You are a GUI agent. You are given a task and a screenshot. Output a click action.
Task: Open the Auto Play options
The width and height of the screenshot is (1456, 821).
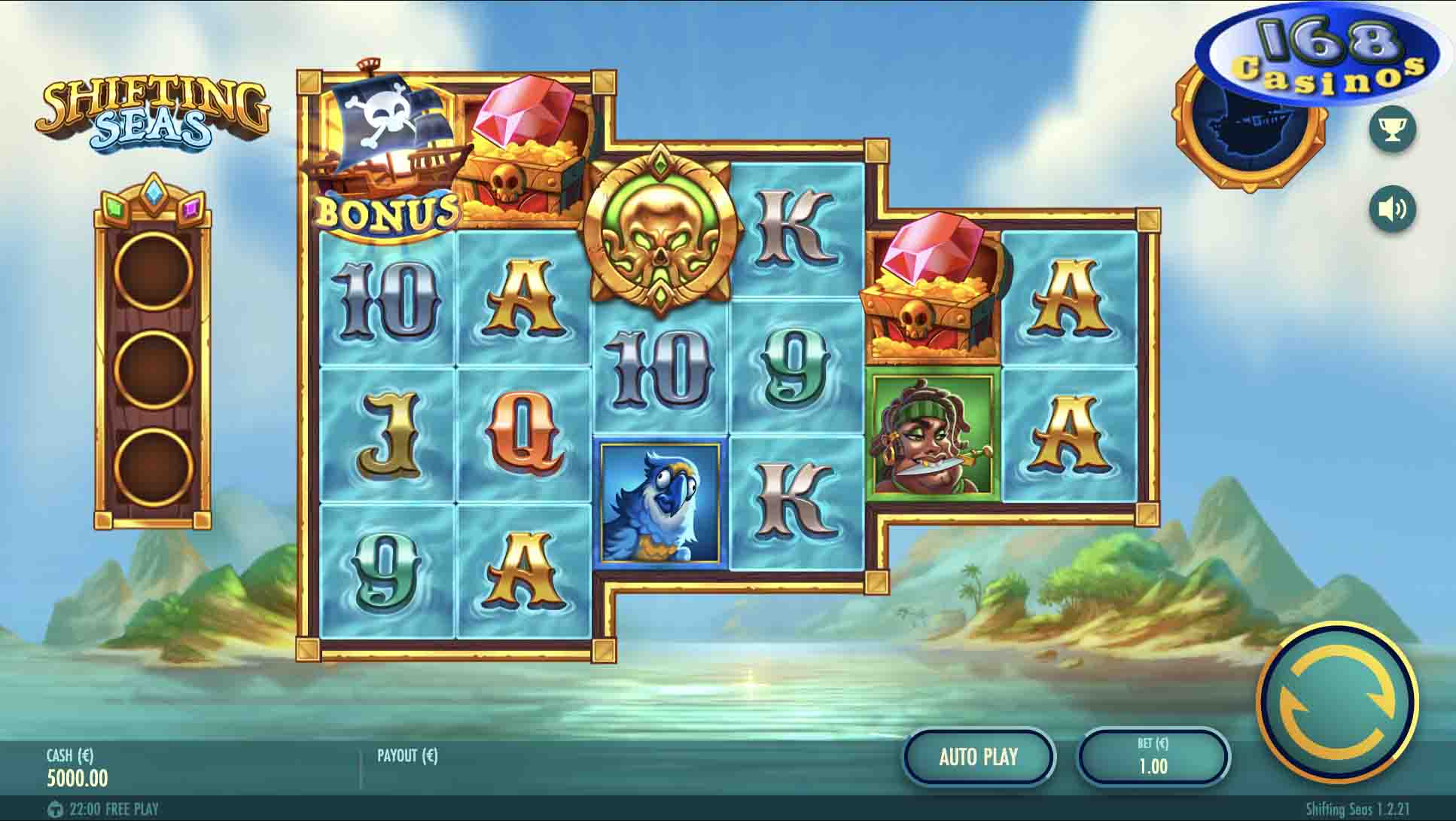pos(978,756)
